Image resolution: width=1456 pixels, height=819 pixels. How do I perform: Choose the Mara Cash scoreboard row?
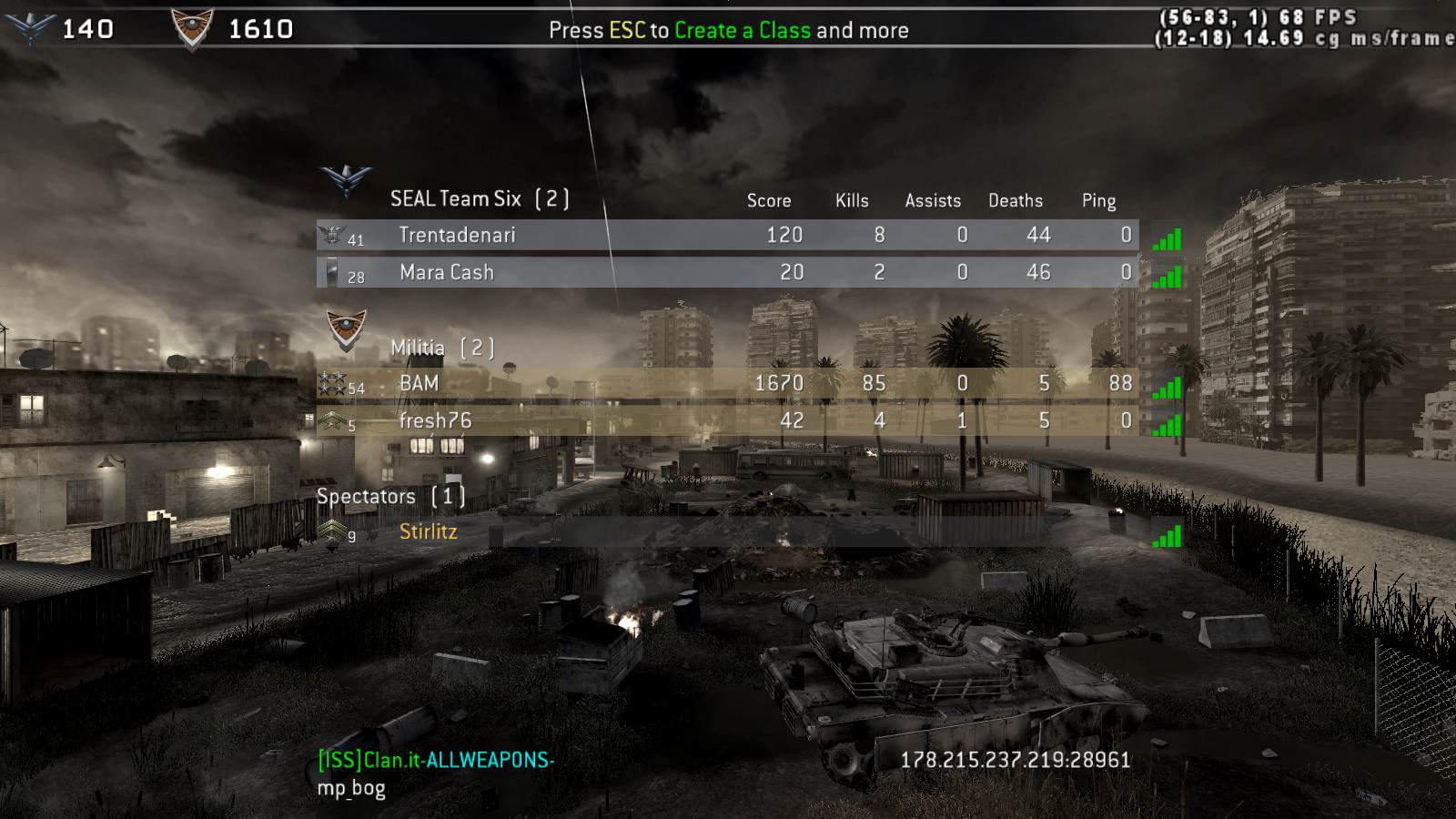[x=446, y=272]
